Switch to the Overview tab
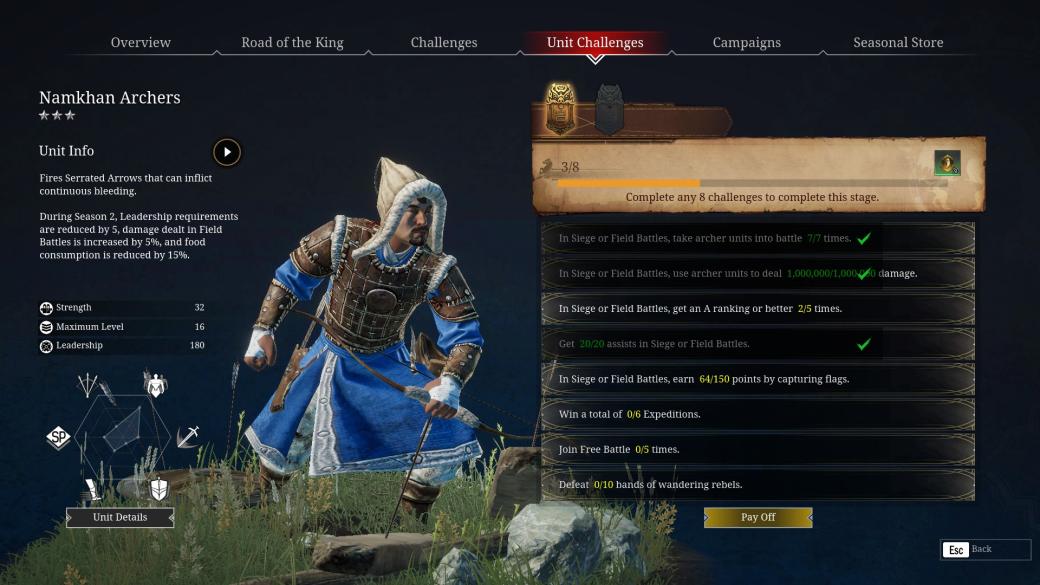The image size is (1040, 585). click(x=141, y=42)
